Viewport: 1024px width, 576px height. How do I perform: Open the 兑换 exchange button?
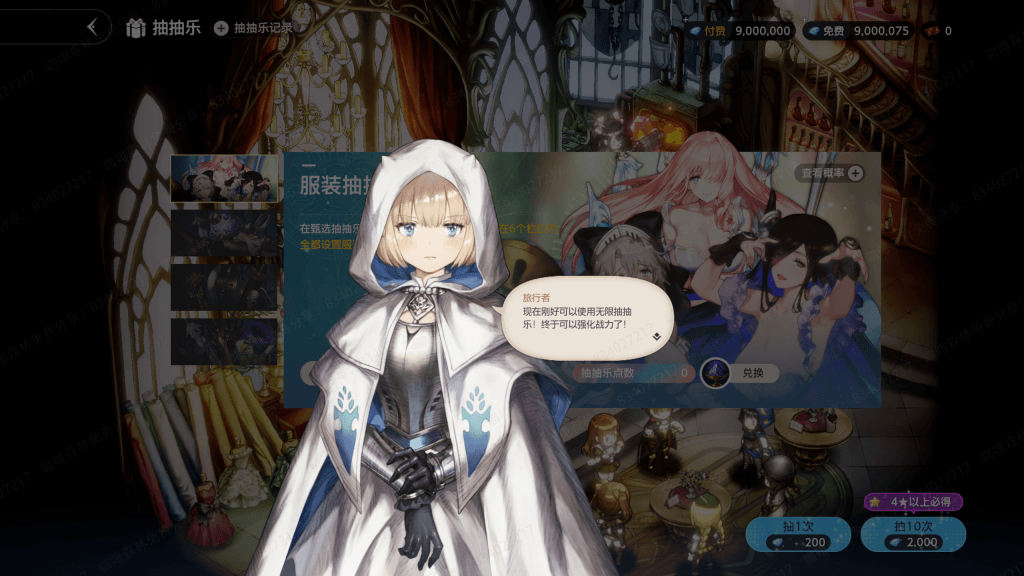coord(739,373)
